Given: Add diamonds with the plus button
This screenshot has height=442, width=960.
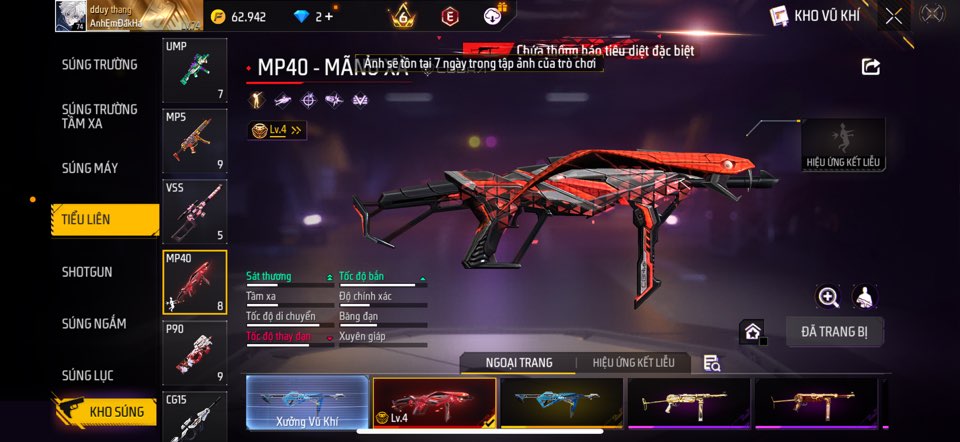Looking at the screenshot, I should 329,16.
